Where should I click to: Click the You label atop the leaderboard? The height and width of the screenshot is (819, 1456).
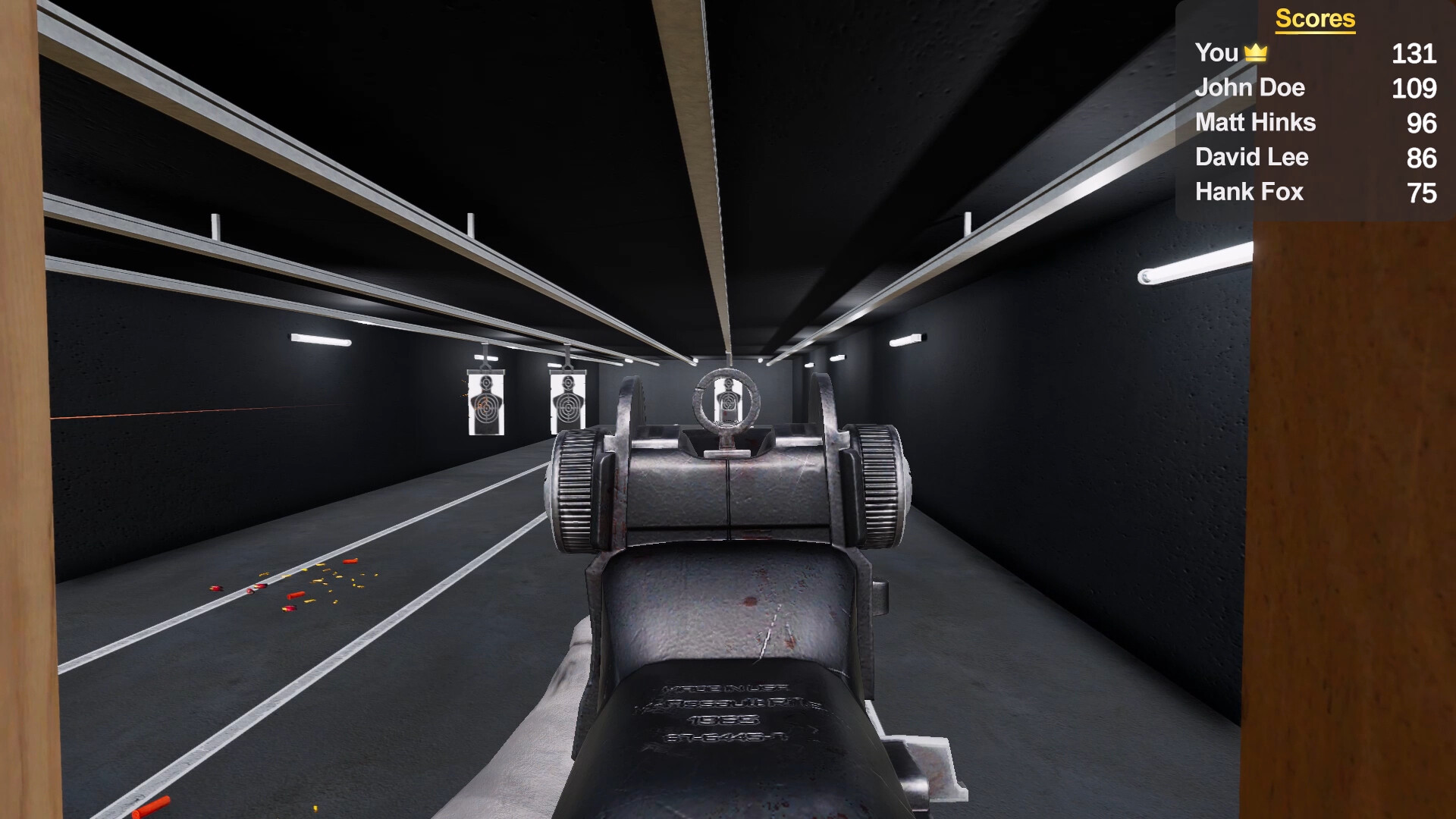pyautogui.click(x=1217, y=53)
